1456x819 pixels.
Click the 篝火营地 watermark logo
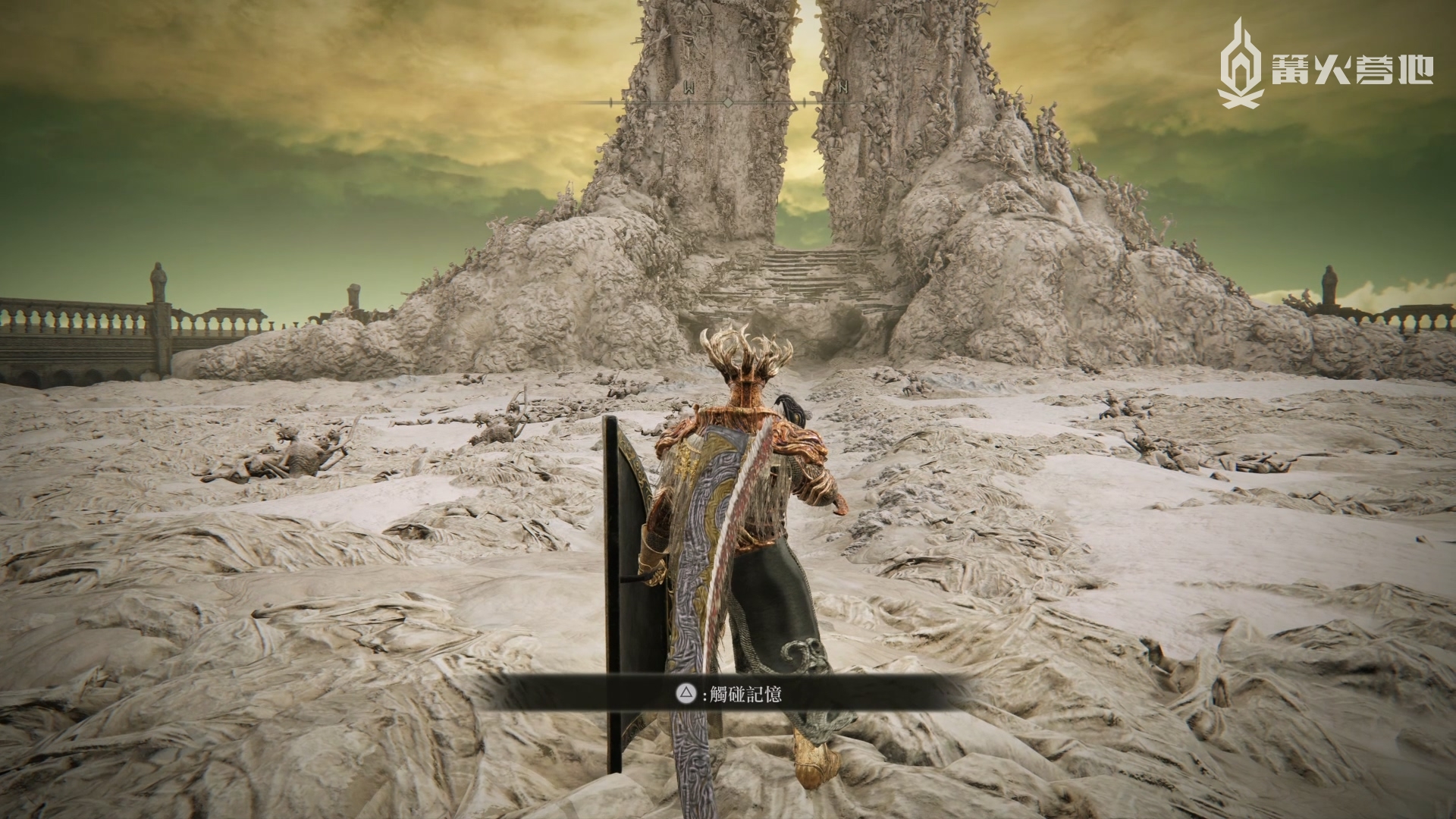pyautogui.click(x=1325, y=63)
